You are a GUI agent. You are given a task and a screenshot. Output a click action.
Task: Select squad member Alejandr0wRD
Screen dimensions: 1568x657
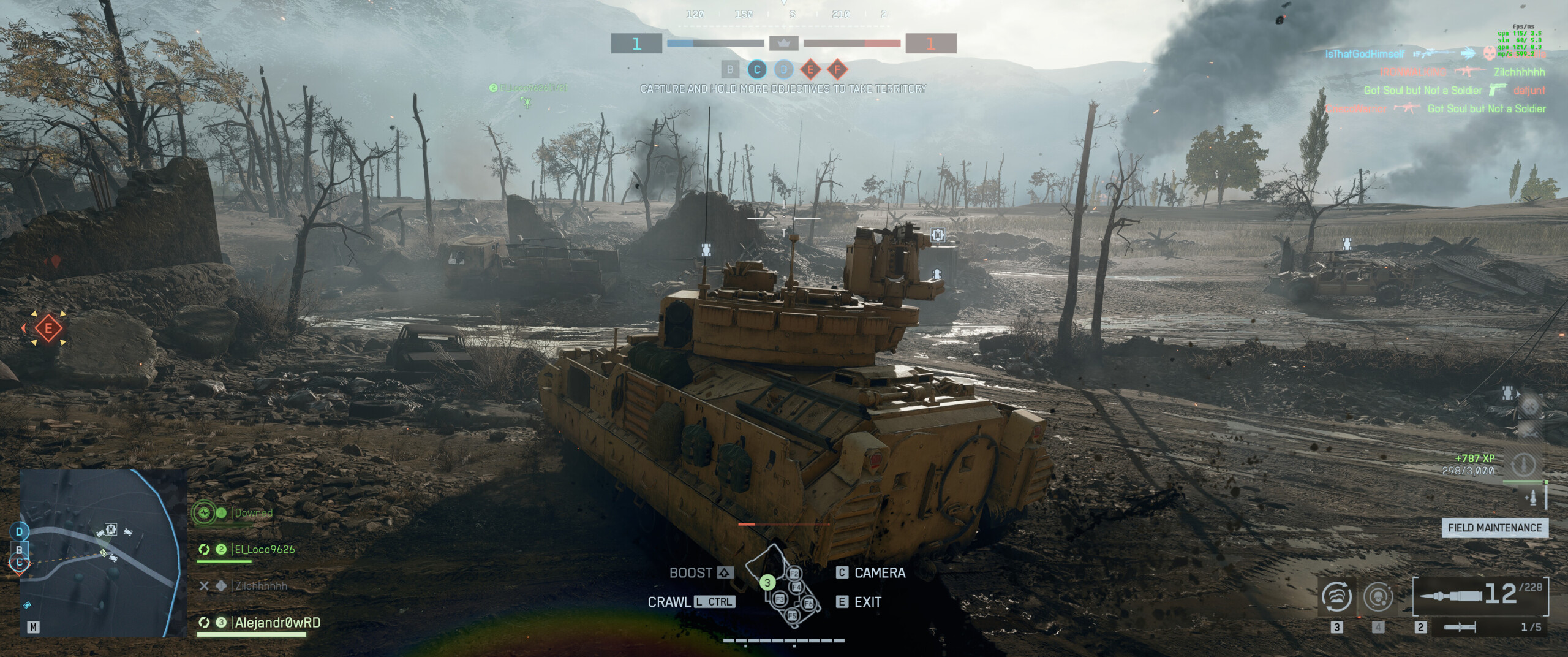pyautogui.click(x=277, y=623)
